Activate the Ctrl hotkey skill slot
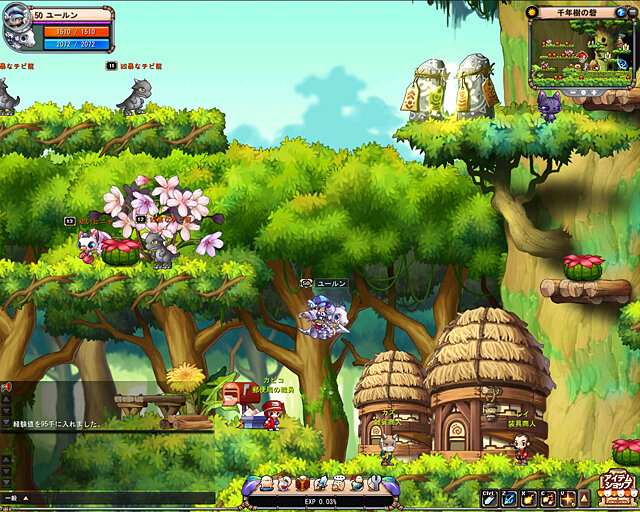640x512 pixels. [x=490, y=497]
